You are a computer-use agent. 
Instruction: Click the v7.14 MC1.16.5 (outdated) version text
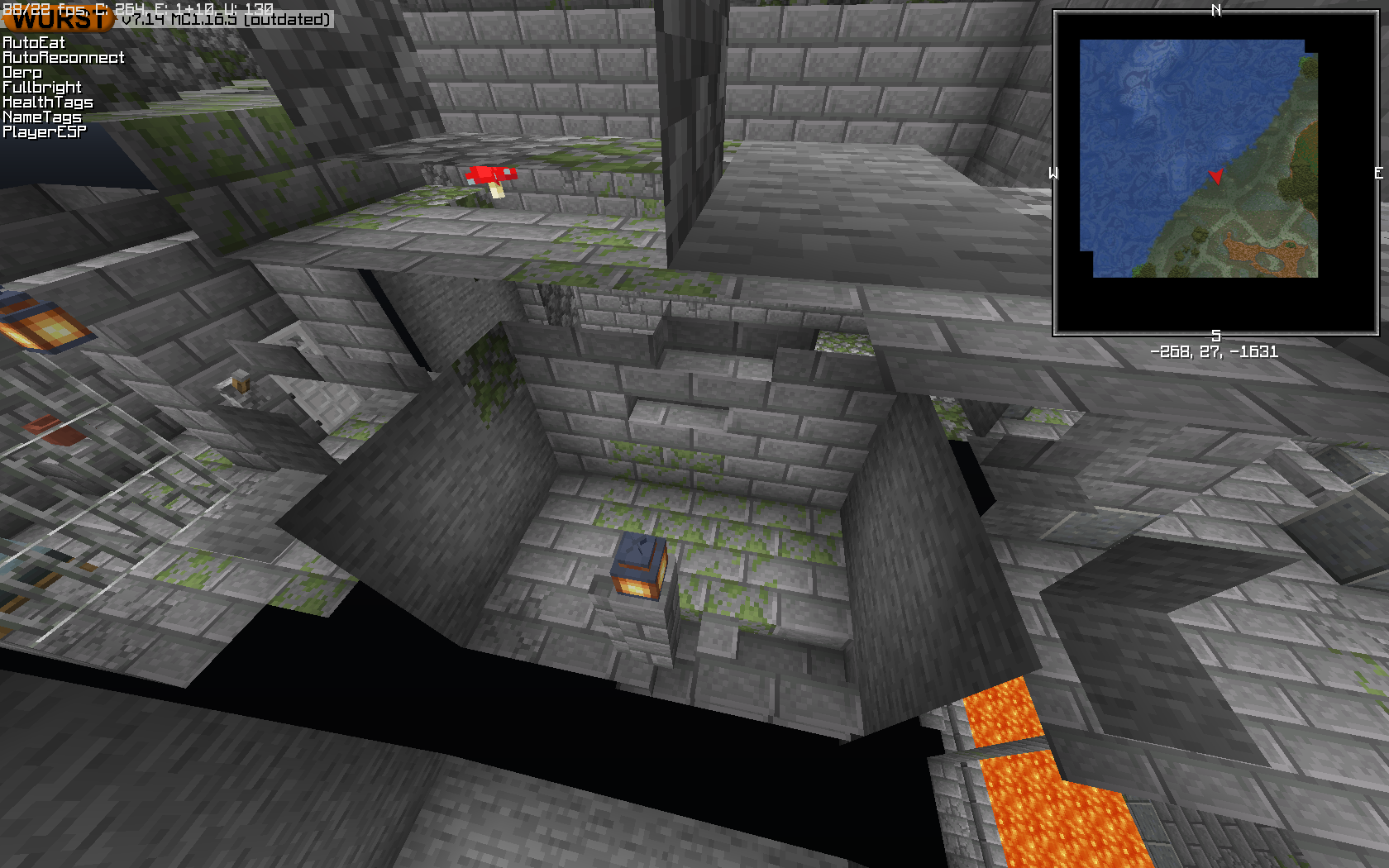tap(227, 21)
